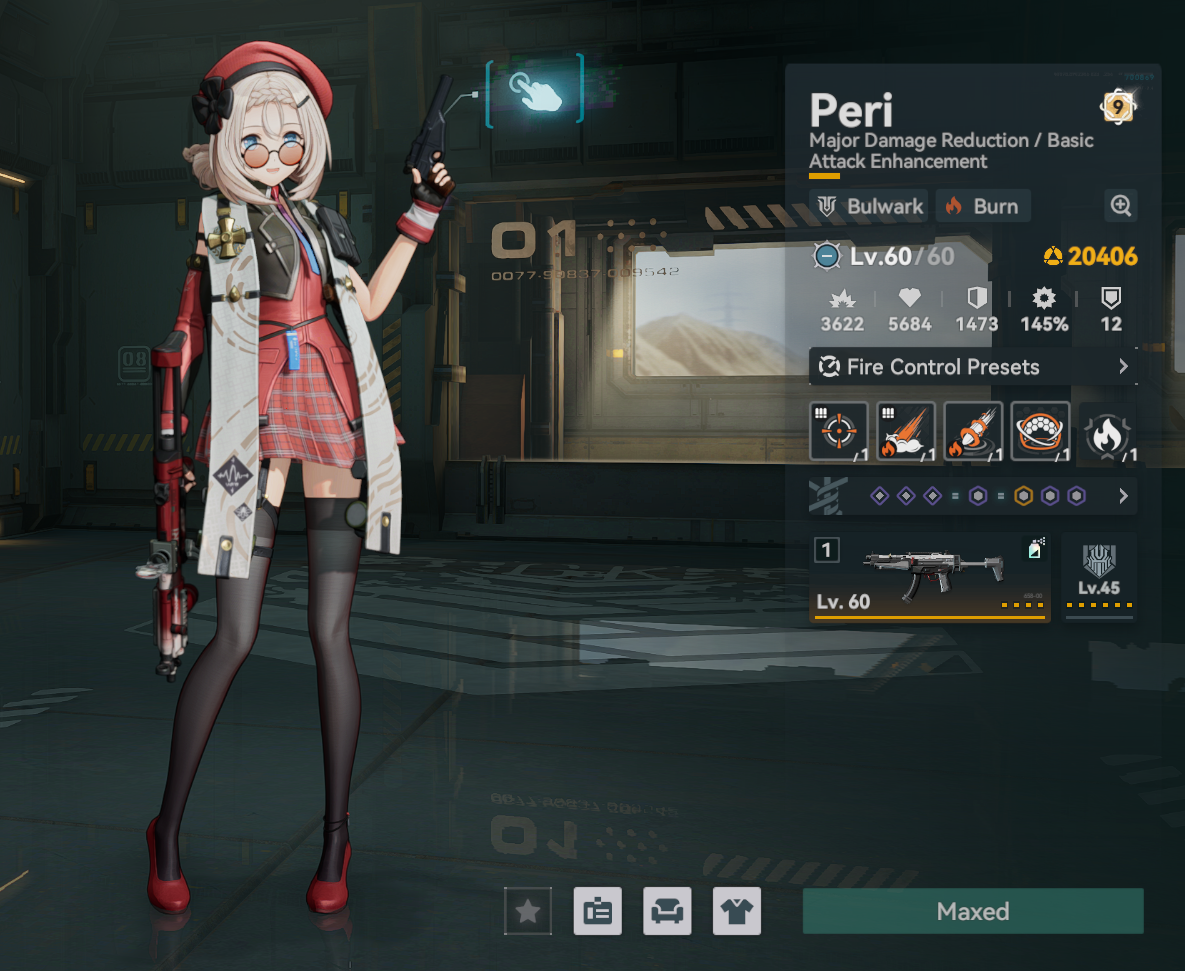Open Fire Control Presets
The width and height of the screenshot is (1185, 971).
pyautogui.click(x=972, y=367)
